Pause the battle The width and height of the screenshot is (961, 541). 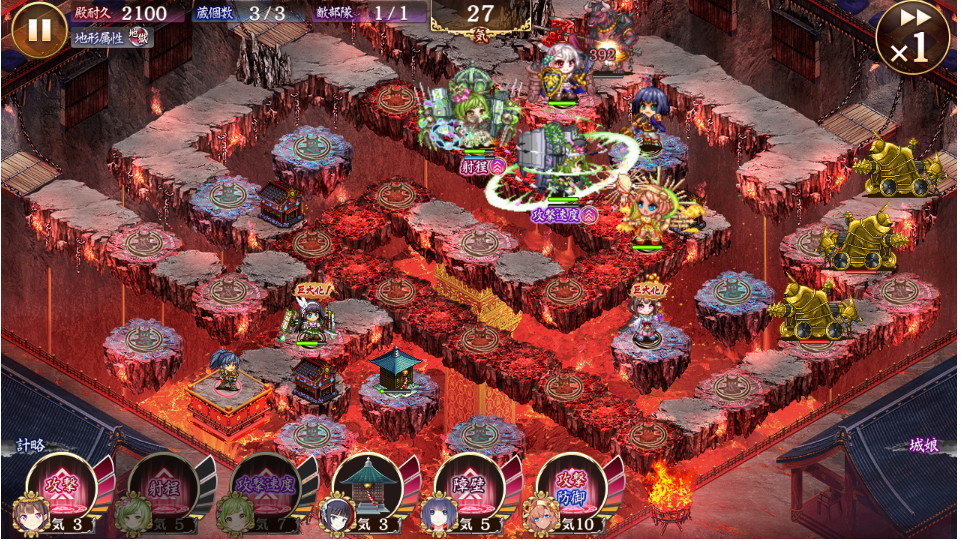[39, 29]
